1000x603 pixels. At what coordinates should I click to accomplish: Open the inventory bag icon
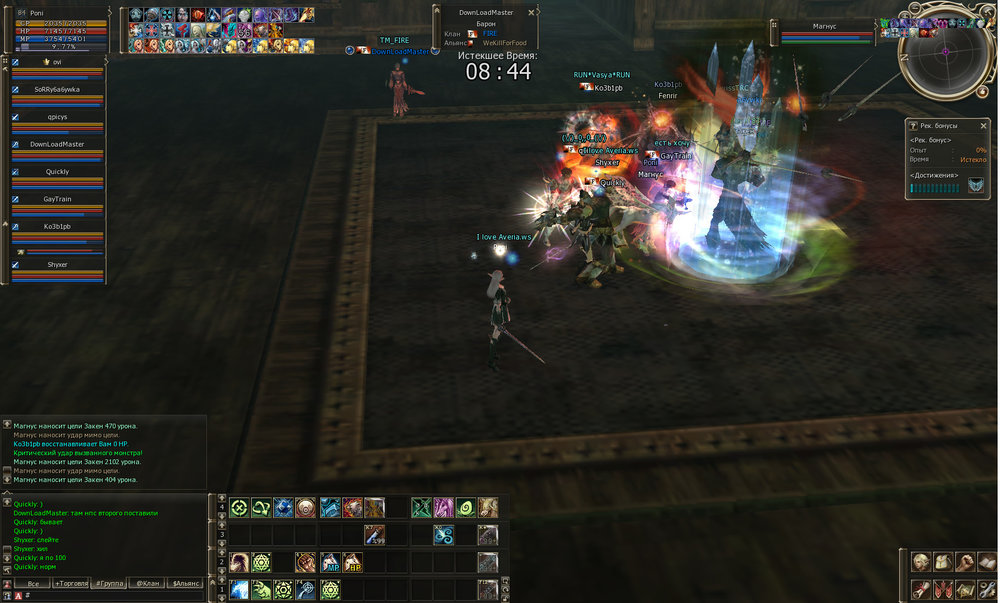coord(941,561)
